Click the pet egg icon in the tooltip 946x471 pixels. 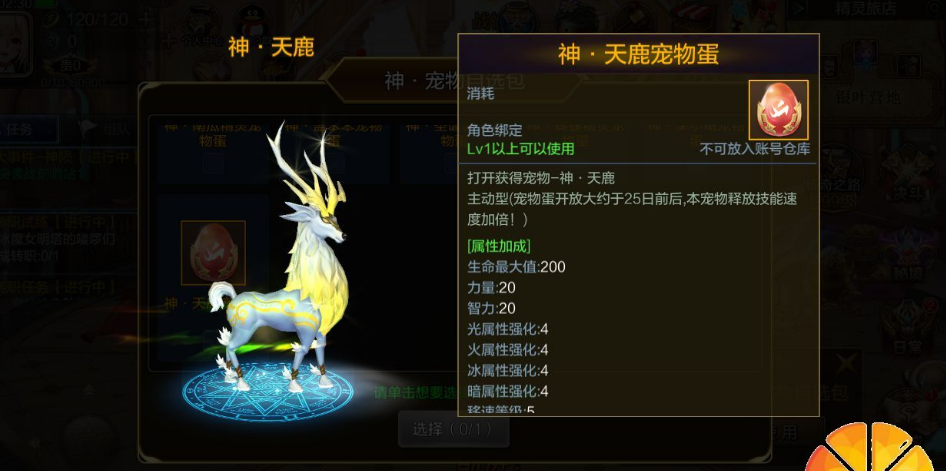pyautogui.click(x=778, y=109)
